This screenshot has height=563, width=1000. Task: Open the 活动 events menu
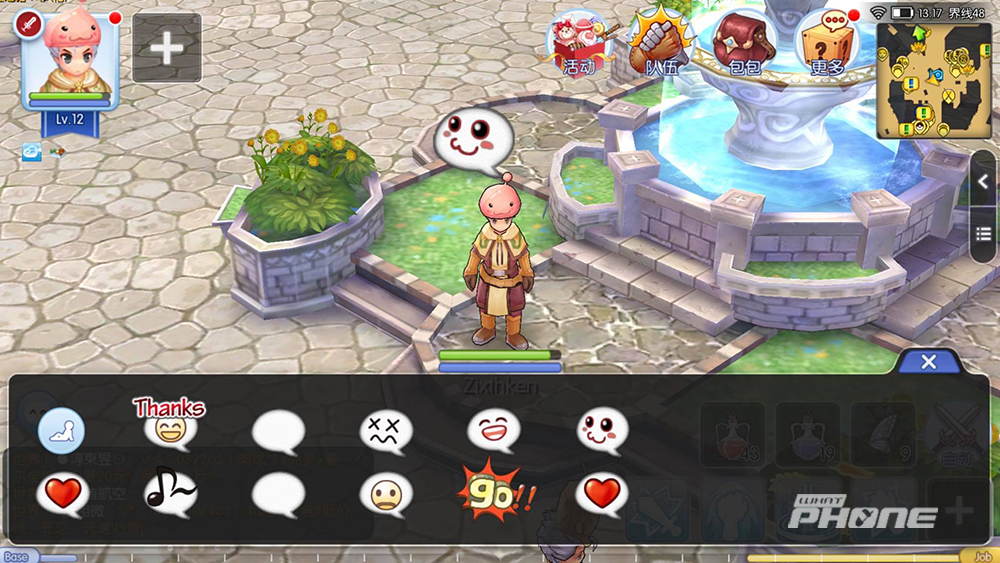579,44
